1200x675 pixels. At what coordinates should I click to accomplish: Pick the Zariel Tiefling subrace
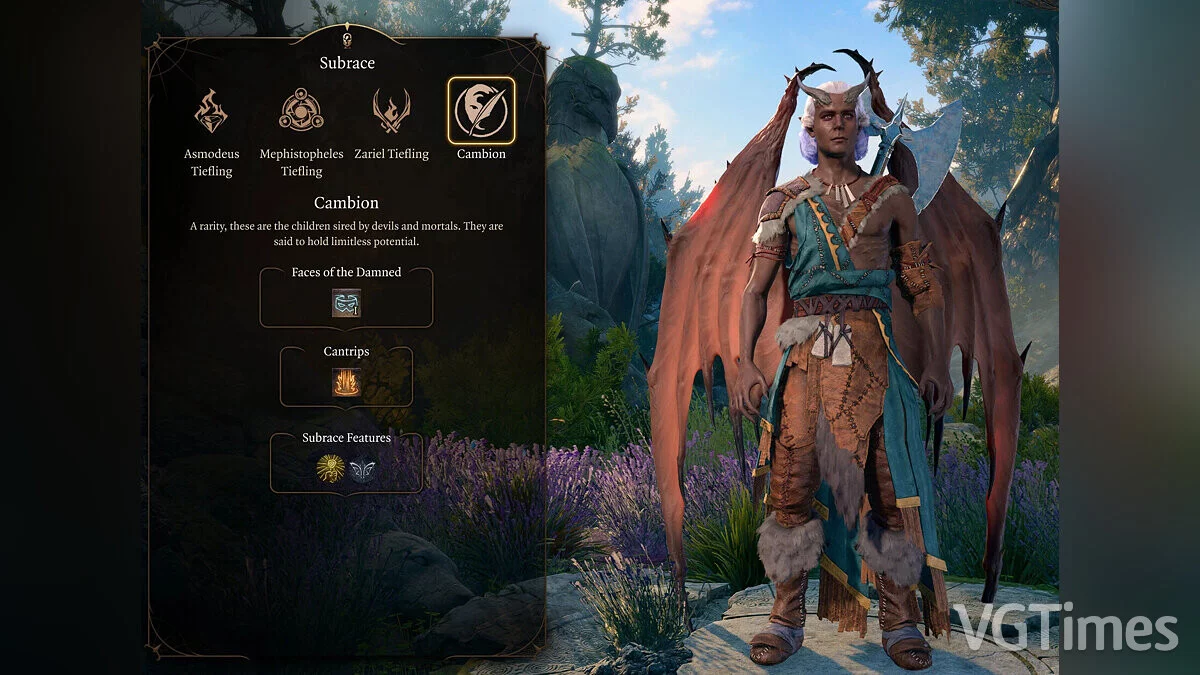click(x=391, y=111)
